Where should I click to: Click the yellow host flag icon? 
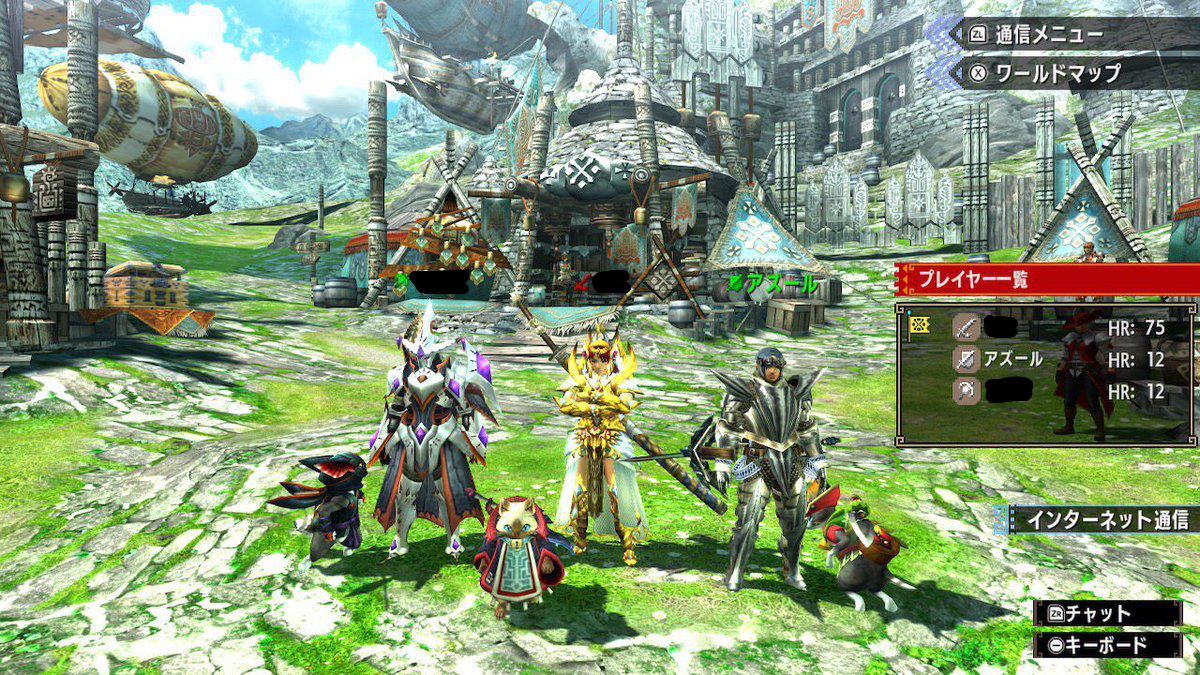pyautogui.click(x=921, y=326)
